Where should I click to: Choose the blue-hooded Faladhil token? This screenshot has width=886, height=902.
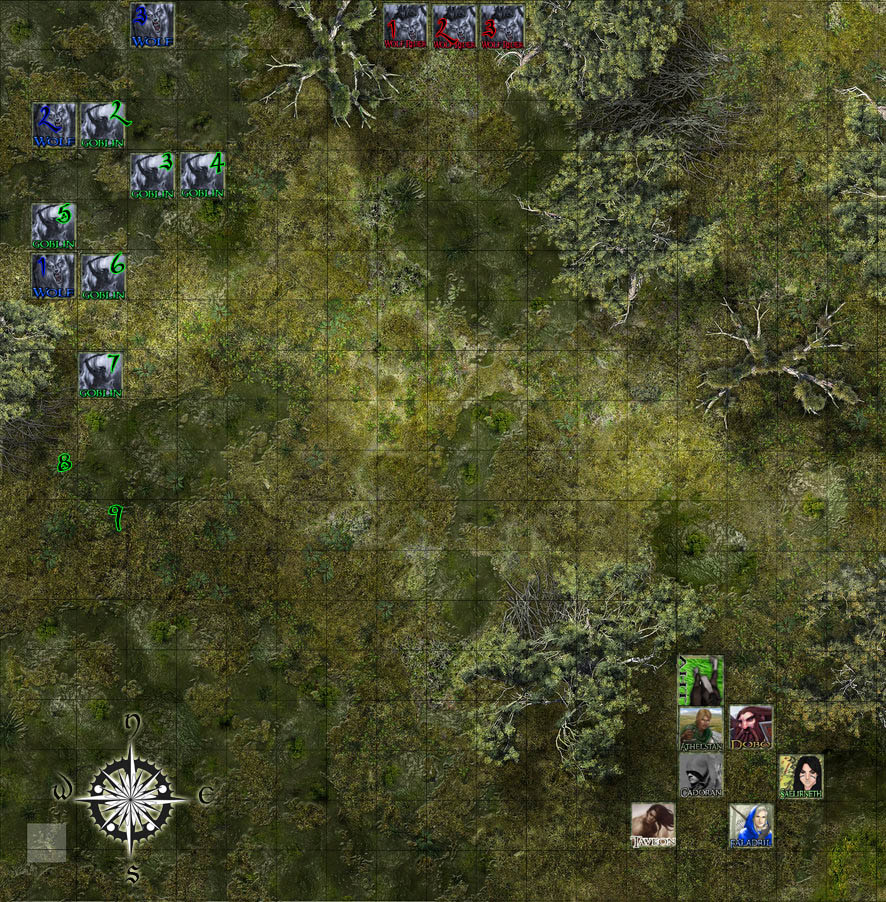750,825
